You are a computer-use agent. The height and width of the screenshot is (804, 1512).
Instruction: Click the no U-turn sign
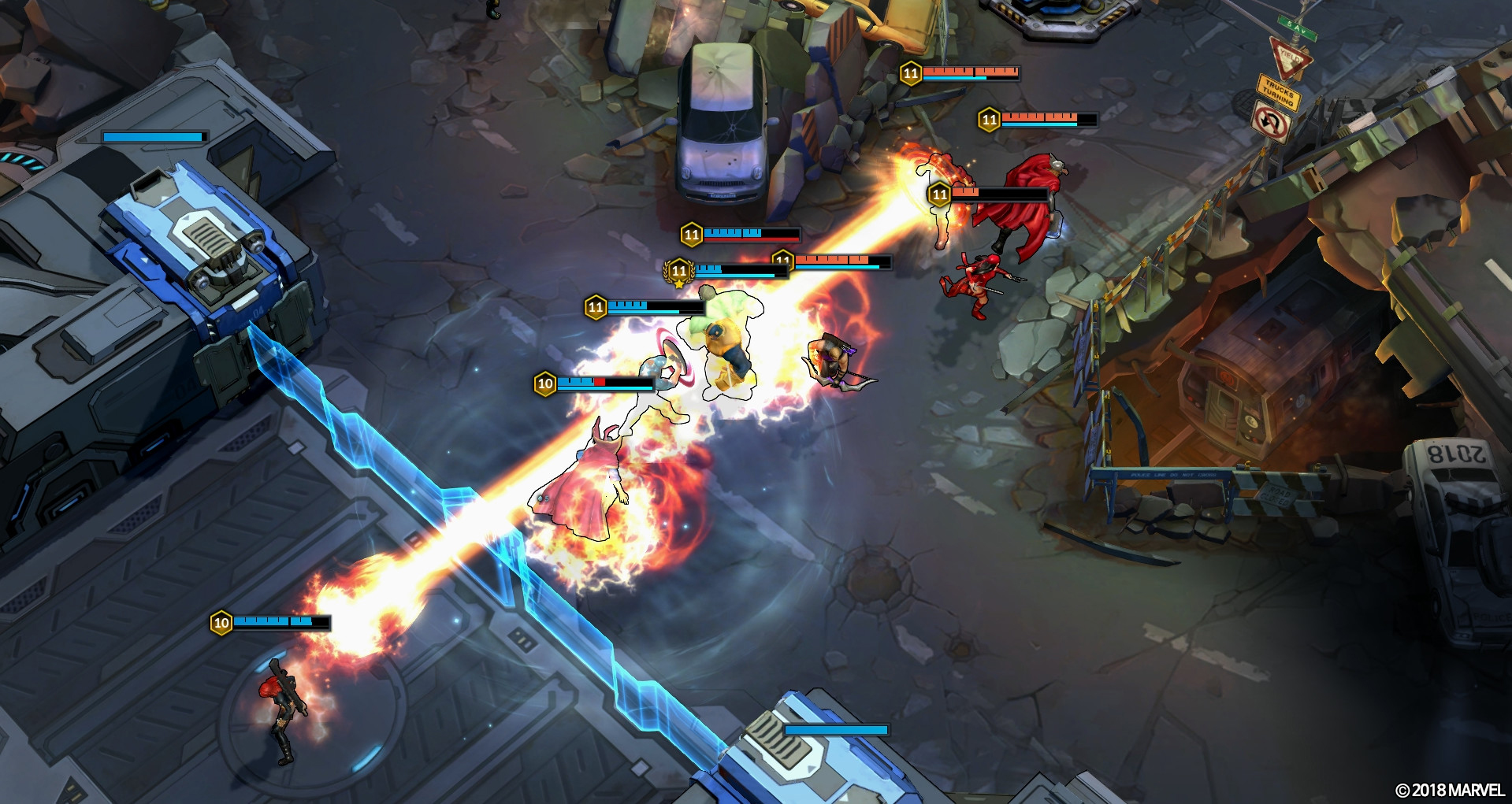[x=1273, y=126]
